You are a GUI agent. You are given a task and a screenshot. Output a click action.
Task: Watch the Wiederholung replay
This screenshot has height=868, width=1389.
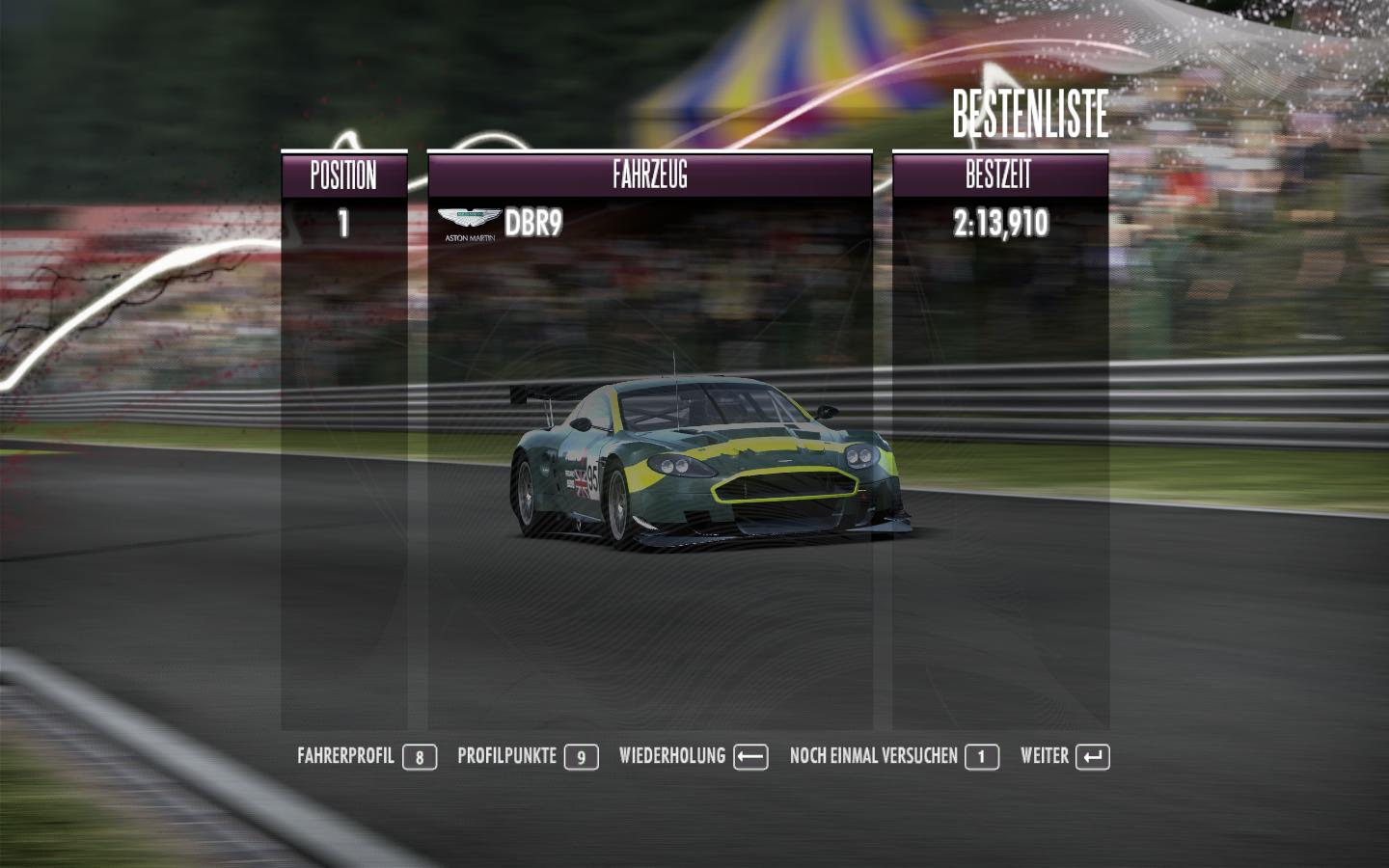[x=693, y=756]
